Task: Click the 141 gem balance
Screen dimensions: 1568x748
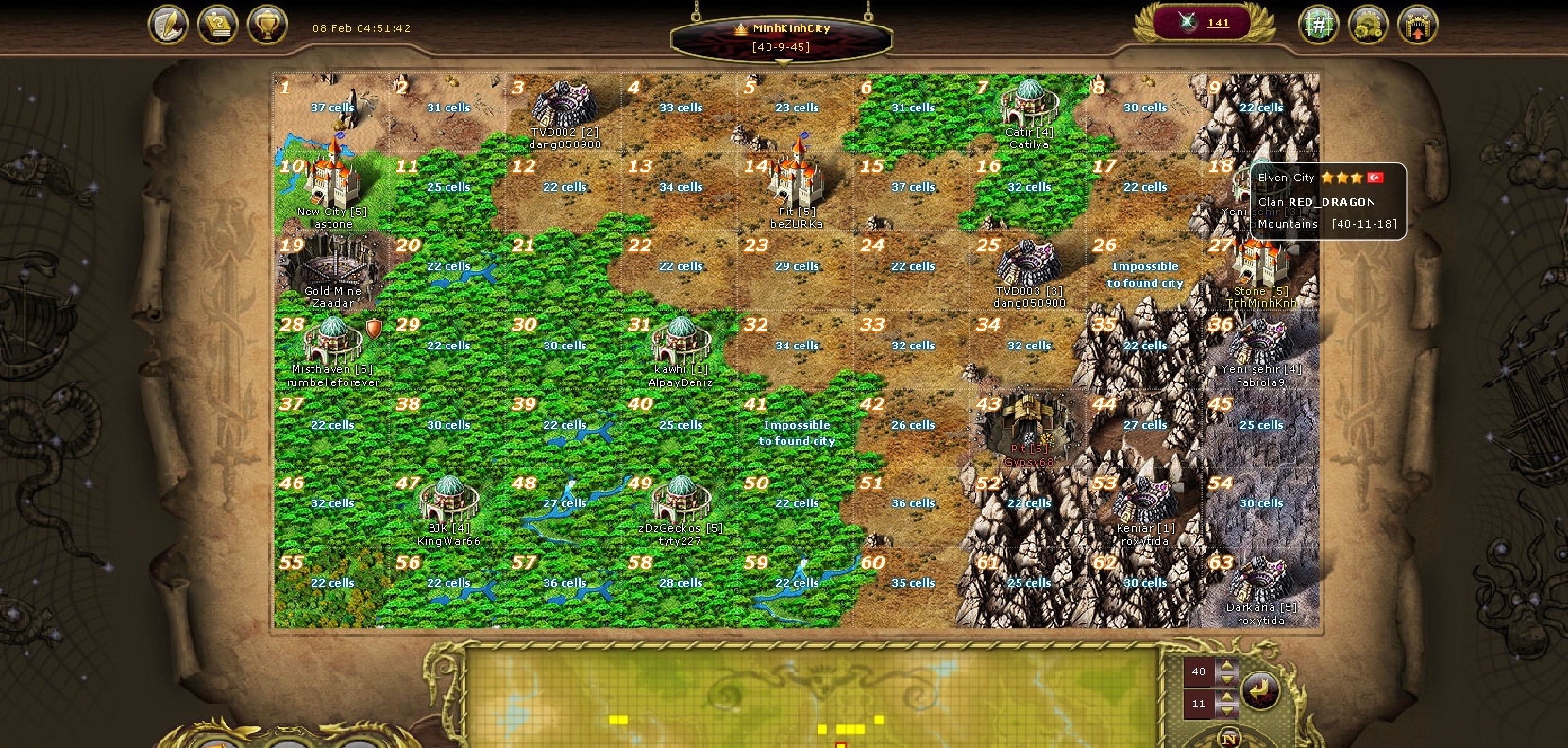Action: [x=1218, y=24]
